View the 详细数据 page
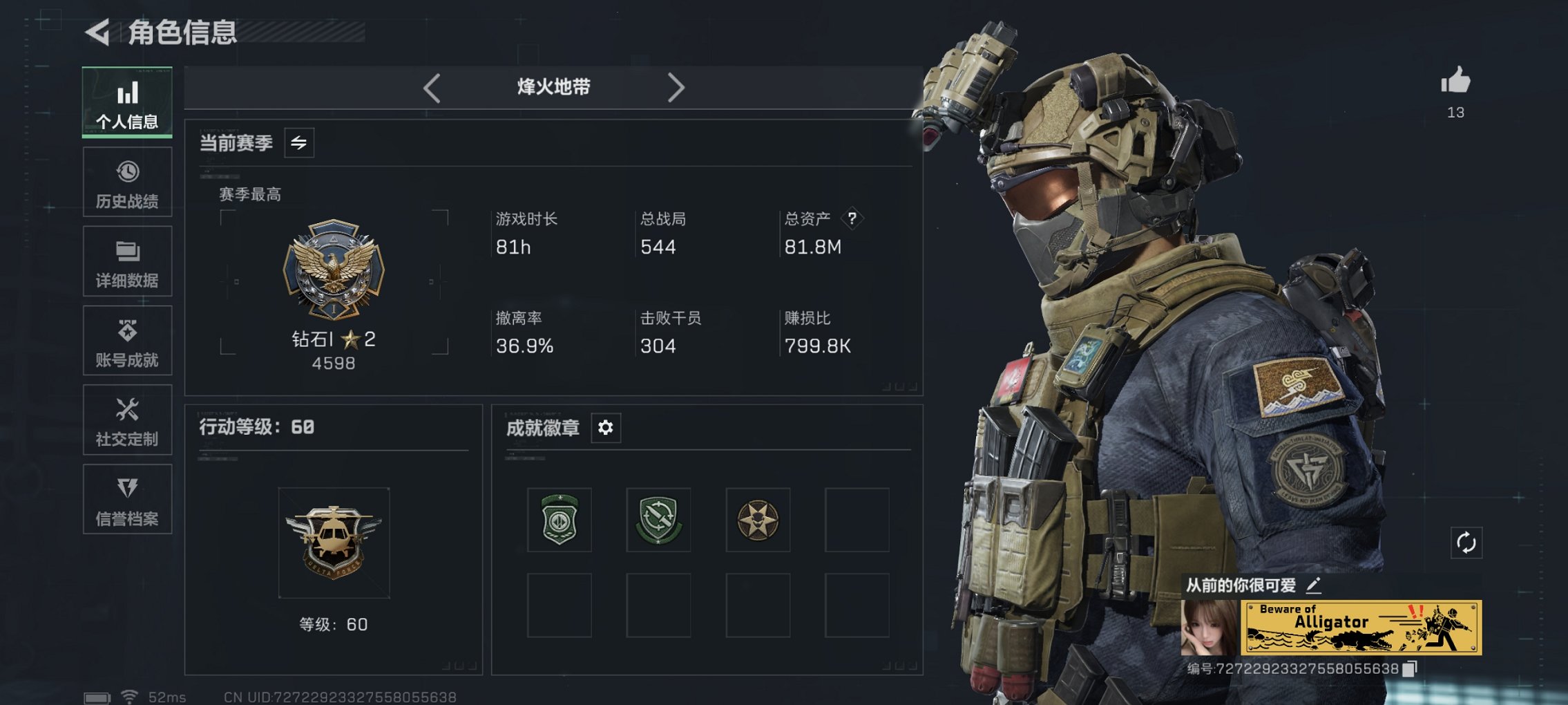1568x705 pixels. [x=127, y=261]
